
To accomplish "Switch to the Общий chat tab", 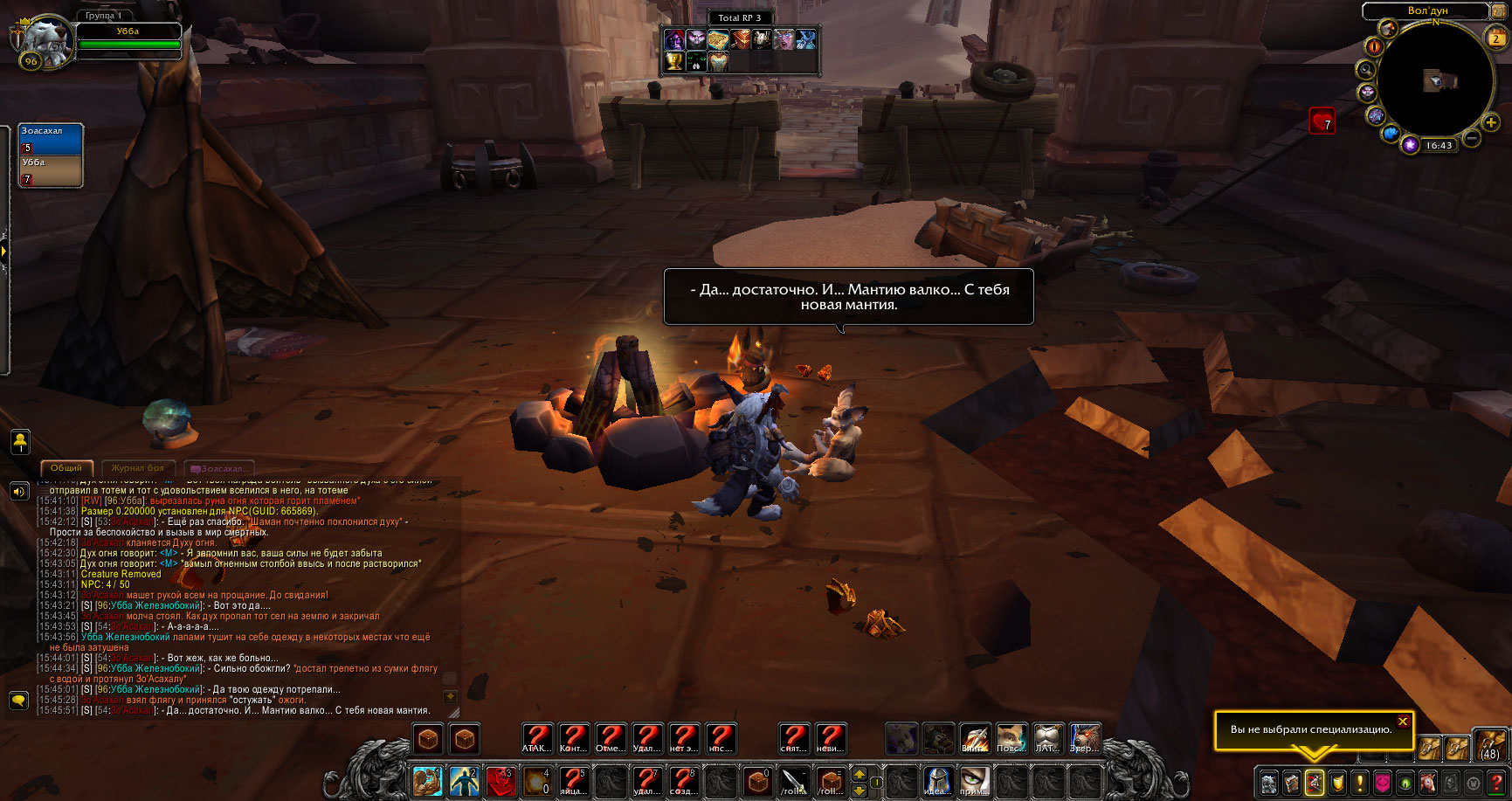I will coord(66,468).
